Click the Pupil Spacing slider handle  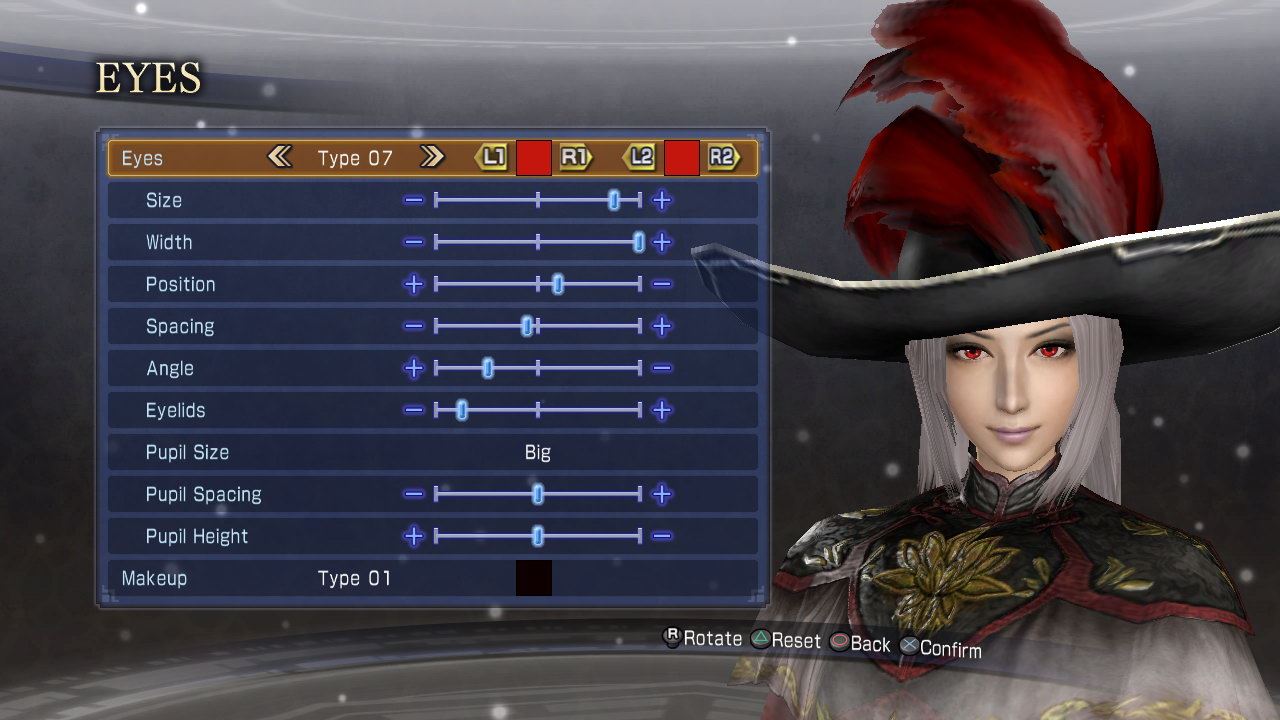click(538, 494)
